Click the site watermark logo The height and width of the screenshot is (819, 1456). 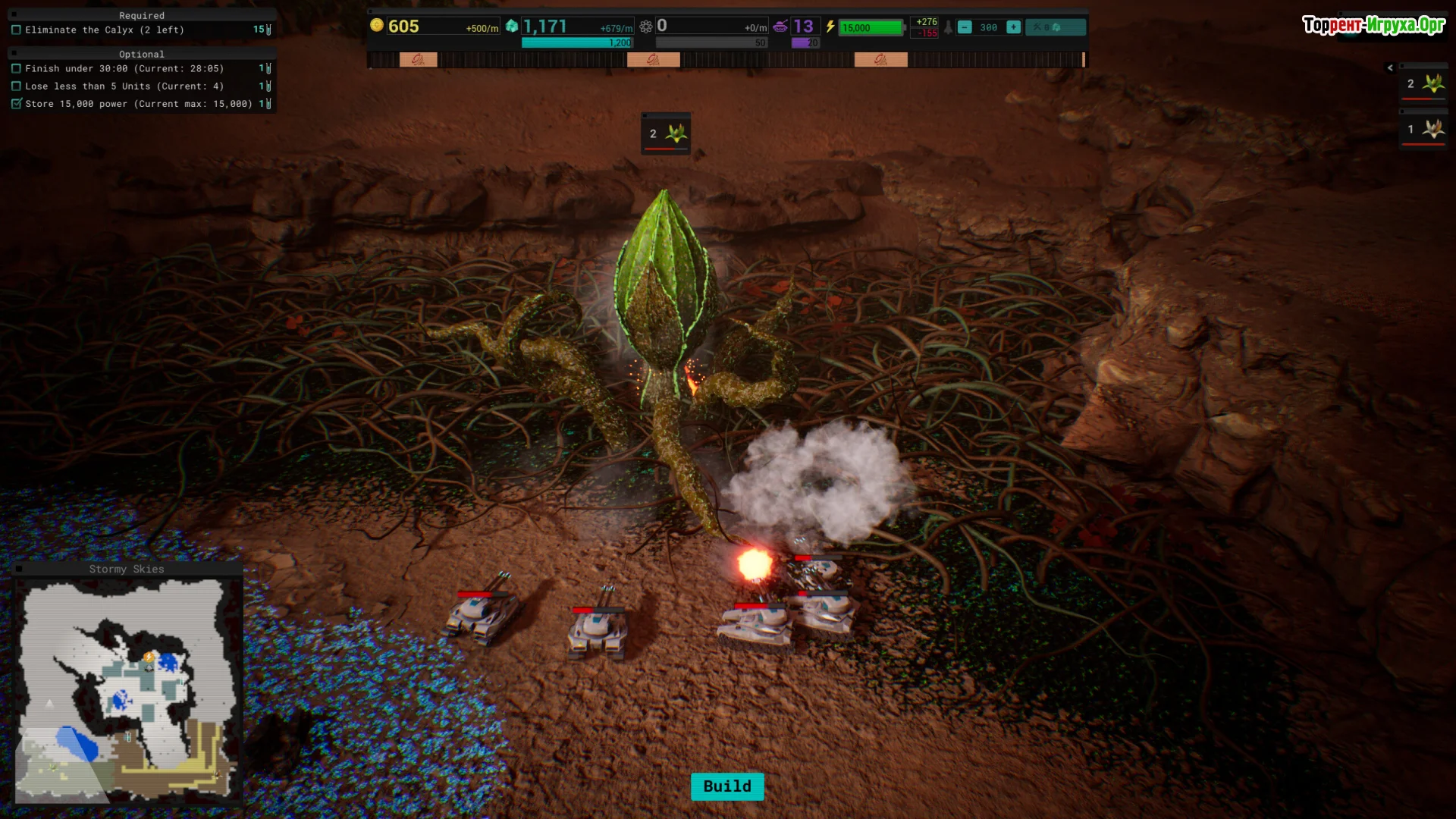tap(1373, 25)
